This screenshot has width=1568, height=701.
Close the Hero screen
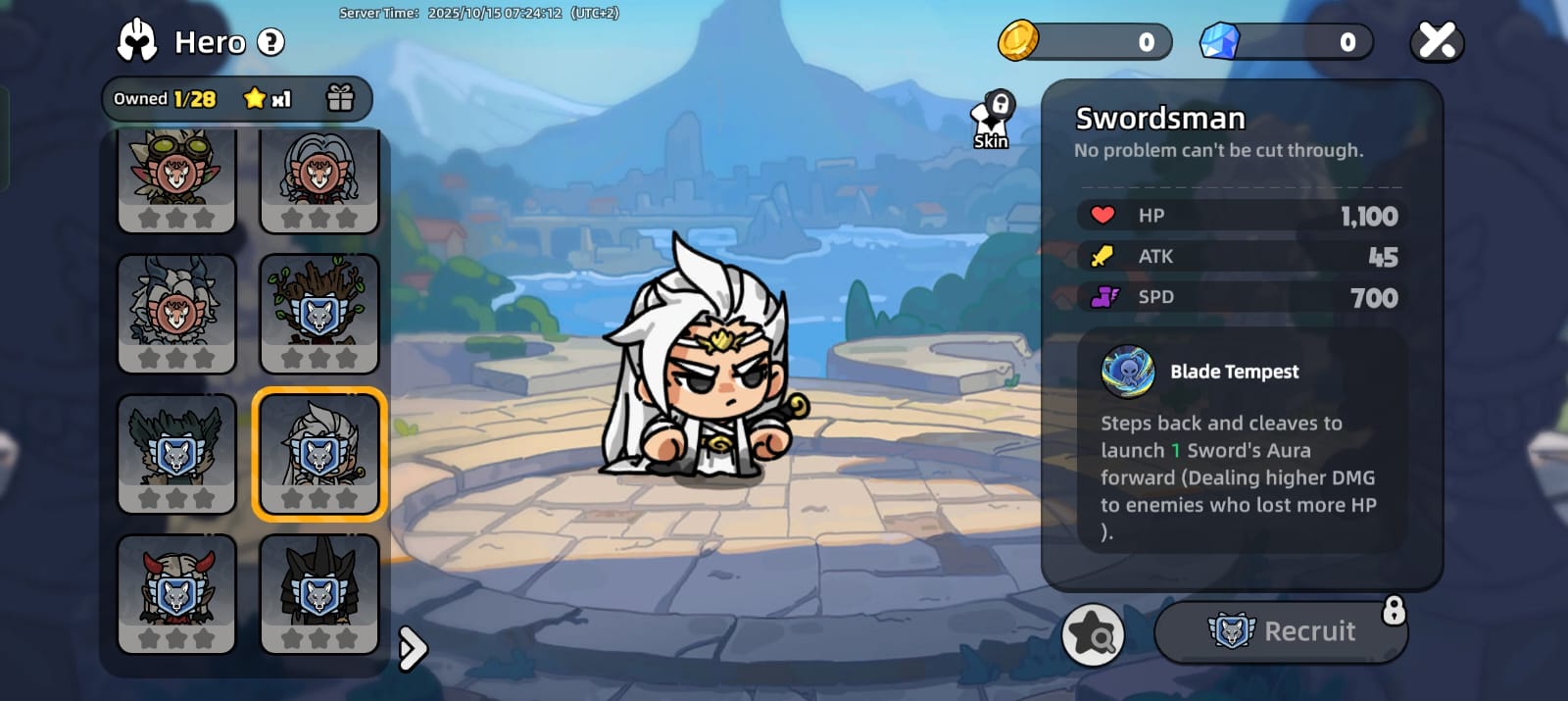pyautogui.click(x=1436, y=41)
